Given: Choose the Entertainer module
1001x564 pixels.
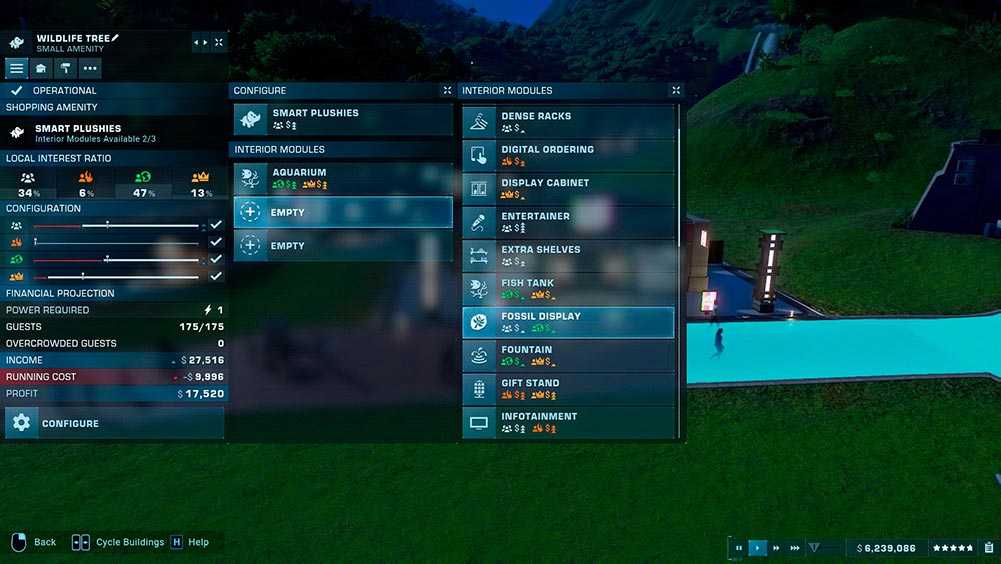Looking at the screenshot, I should 567,222.
